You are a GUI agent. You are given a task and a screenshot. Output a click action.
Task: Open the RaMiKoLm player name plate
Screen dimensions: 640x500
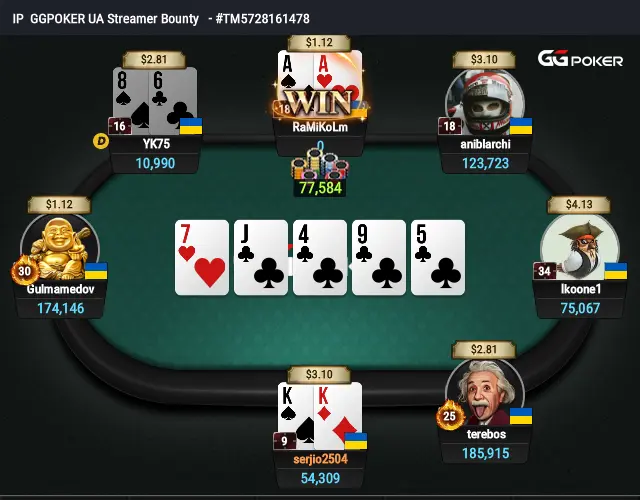pos(318,127)
